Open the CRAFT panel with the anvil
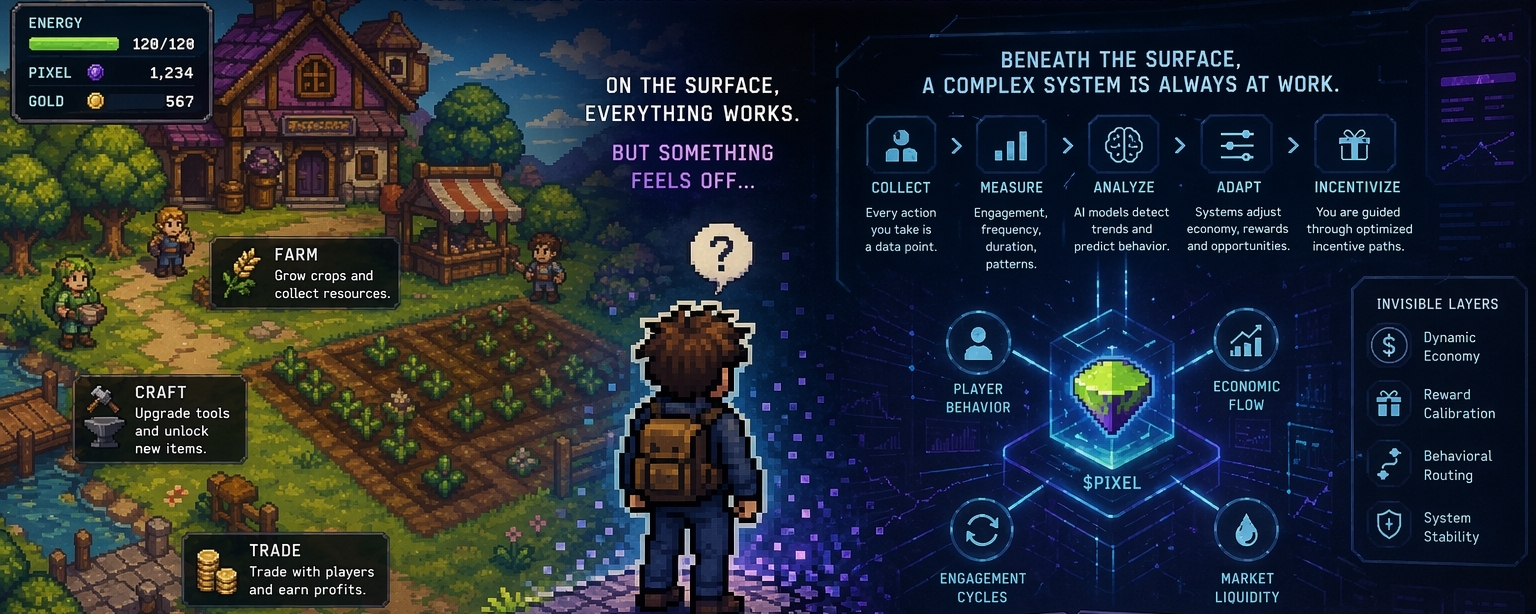The width and height of the screenshot is (1536, 614). (x=161, y=420)
